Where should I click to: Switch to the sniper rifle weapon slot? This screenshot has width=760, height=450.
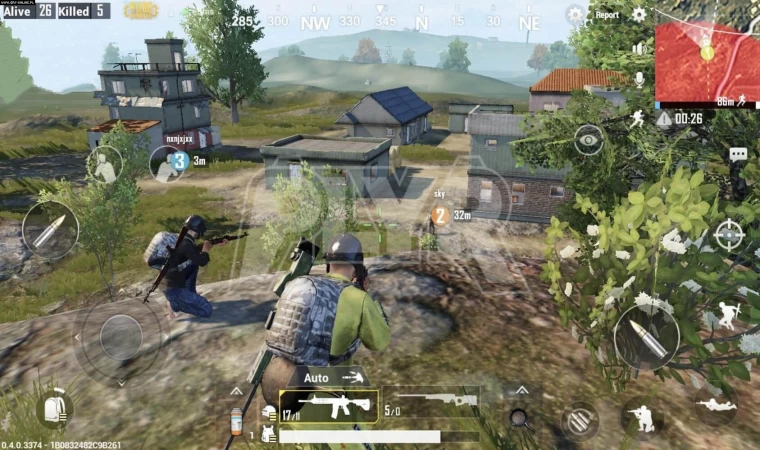[x=431, y=403]
